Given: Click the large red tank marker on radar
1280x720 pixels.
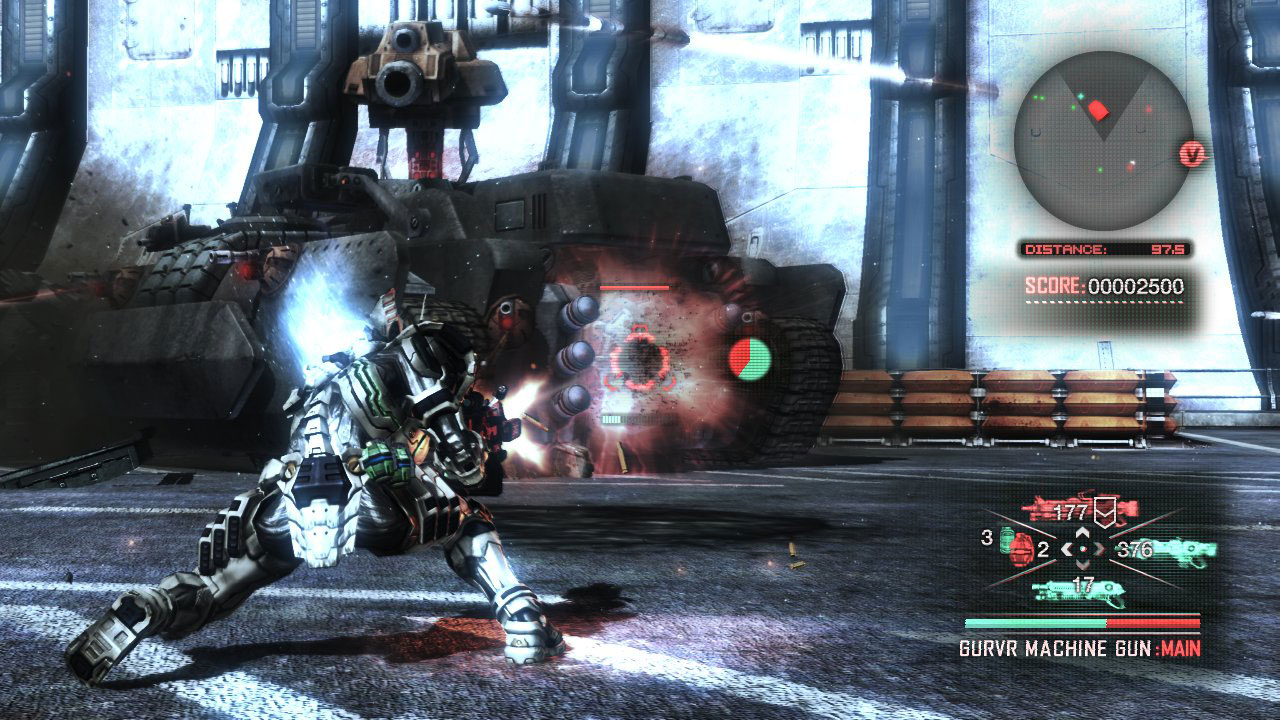Looking at the screenshot, I should [x=1099, y=109].
